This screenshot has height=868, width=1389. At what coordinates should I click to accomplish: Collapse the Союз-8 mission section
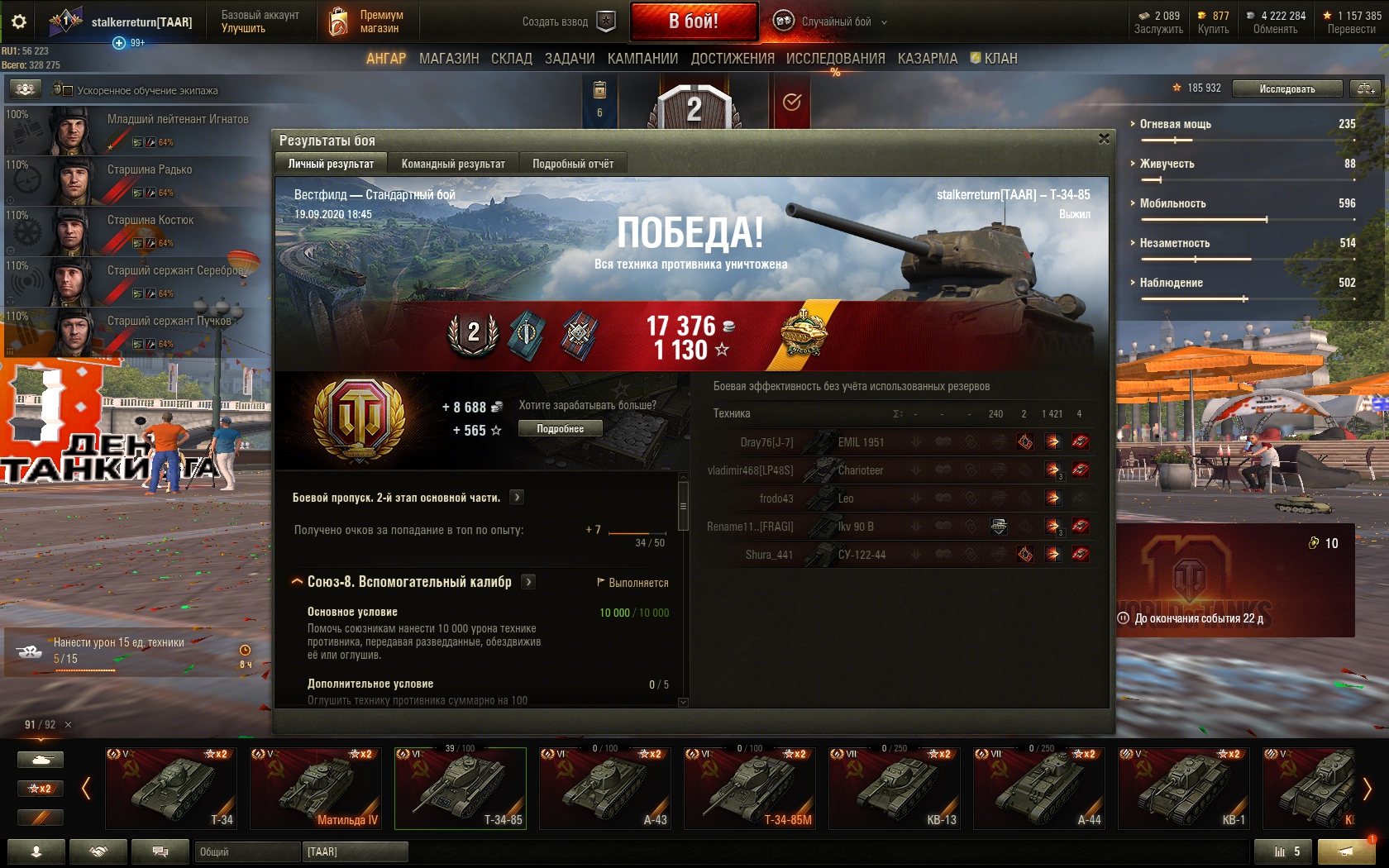[297, 582]
